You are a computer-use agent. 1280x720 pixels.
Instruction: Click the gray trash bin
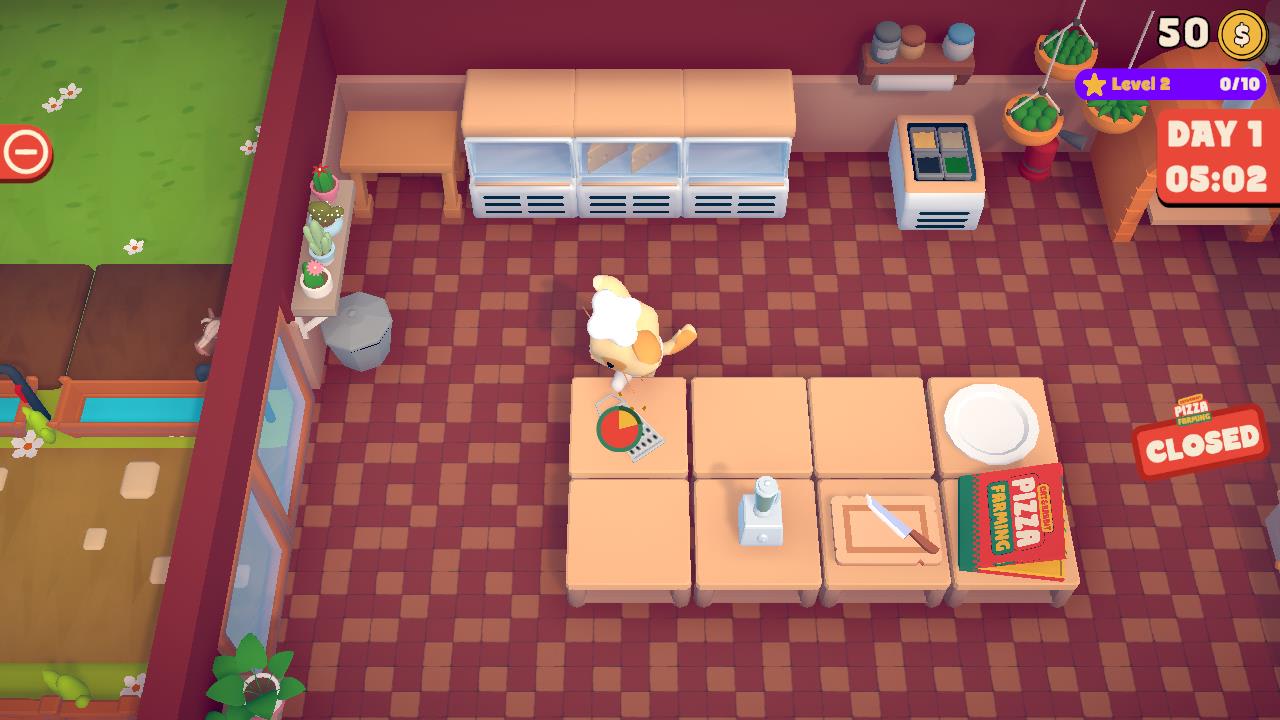[x=365, y=330]
